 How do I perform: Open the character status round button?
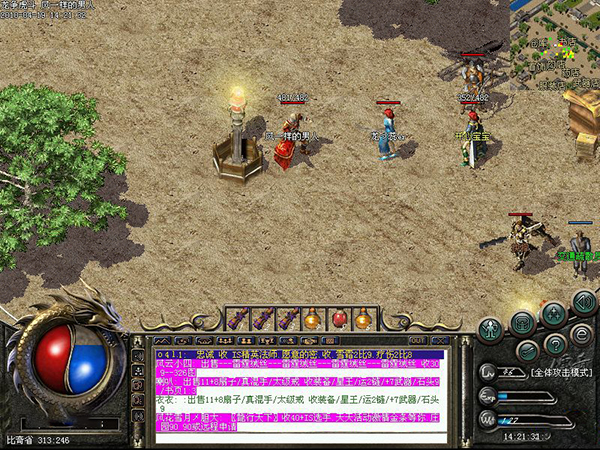pos(490,328)
